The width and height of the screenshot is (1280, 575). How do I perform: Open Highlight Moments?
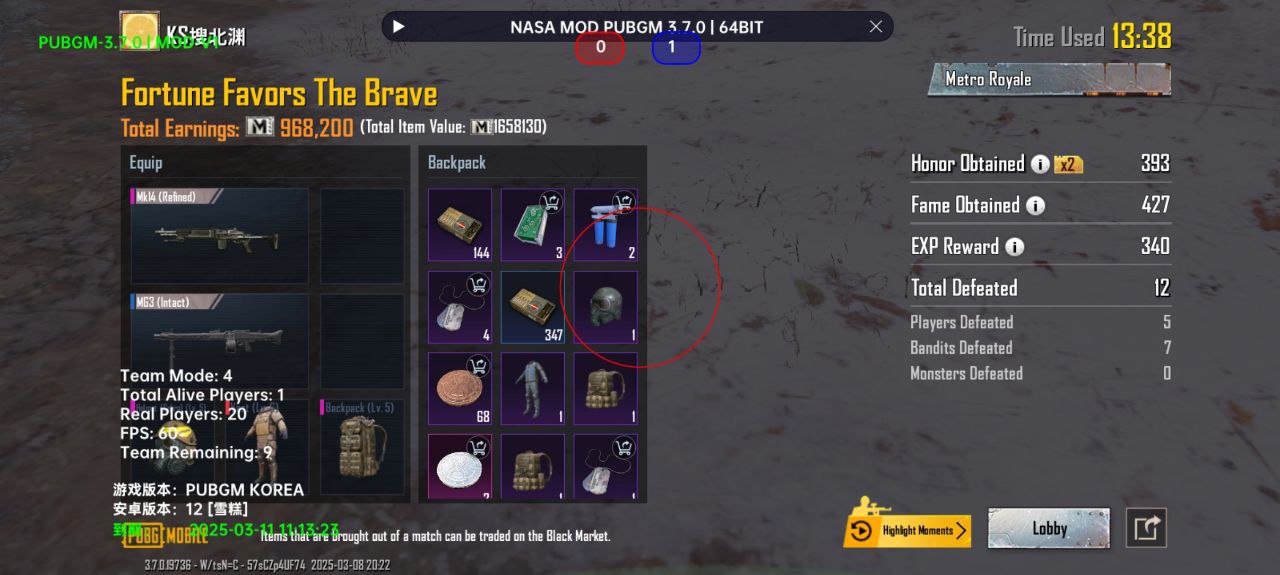[907, 530]
